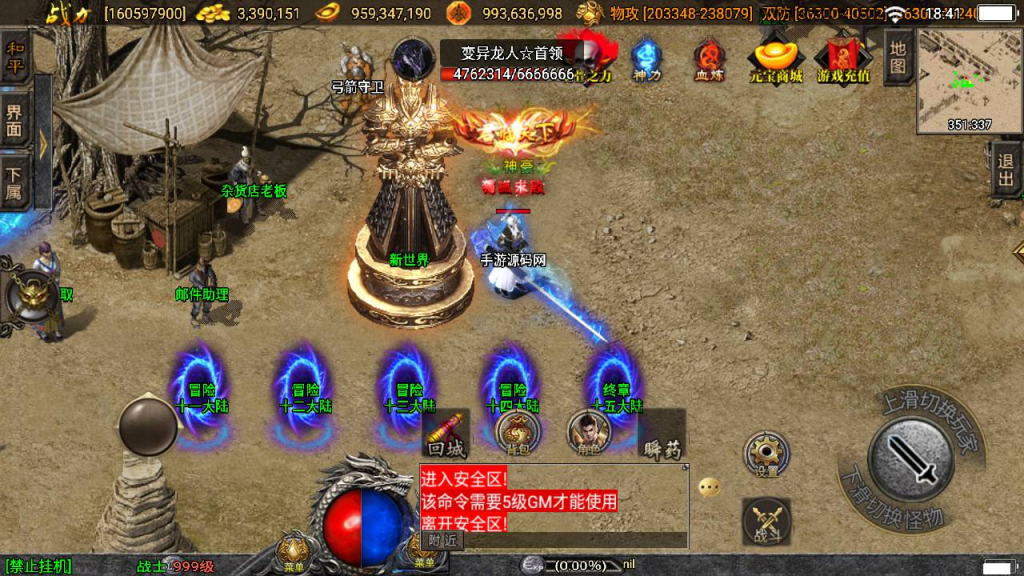Screen dimensions: 1024x576
Task: Tap the large sword attack button
Action: 910,458
